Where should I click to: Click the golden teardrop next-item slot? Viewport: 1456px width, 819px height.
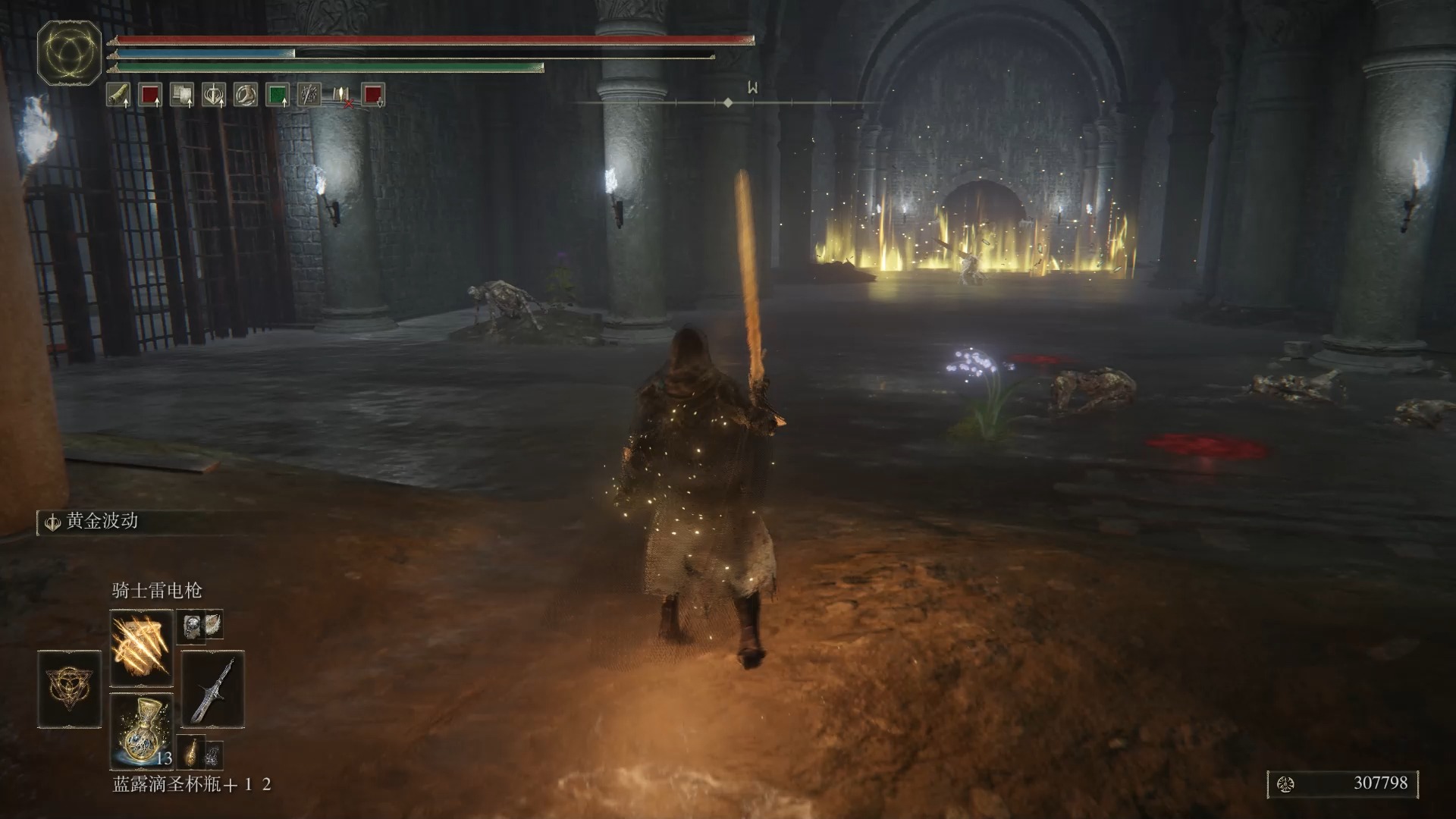coord(193,751)
